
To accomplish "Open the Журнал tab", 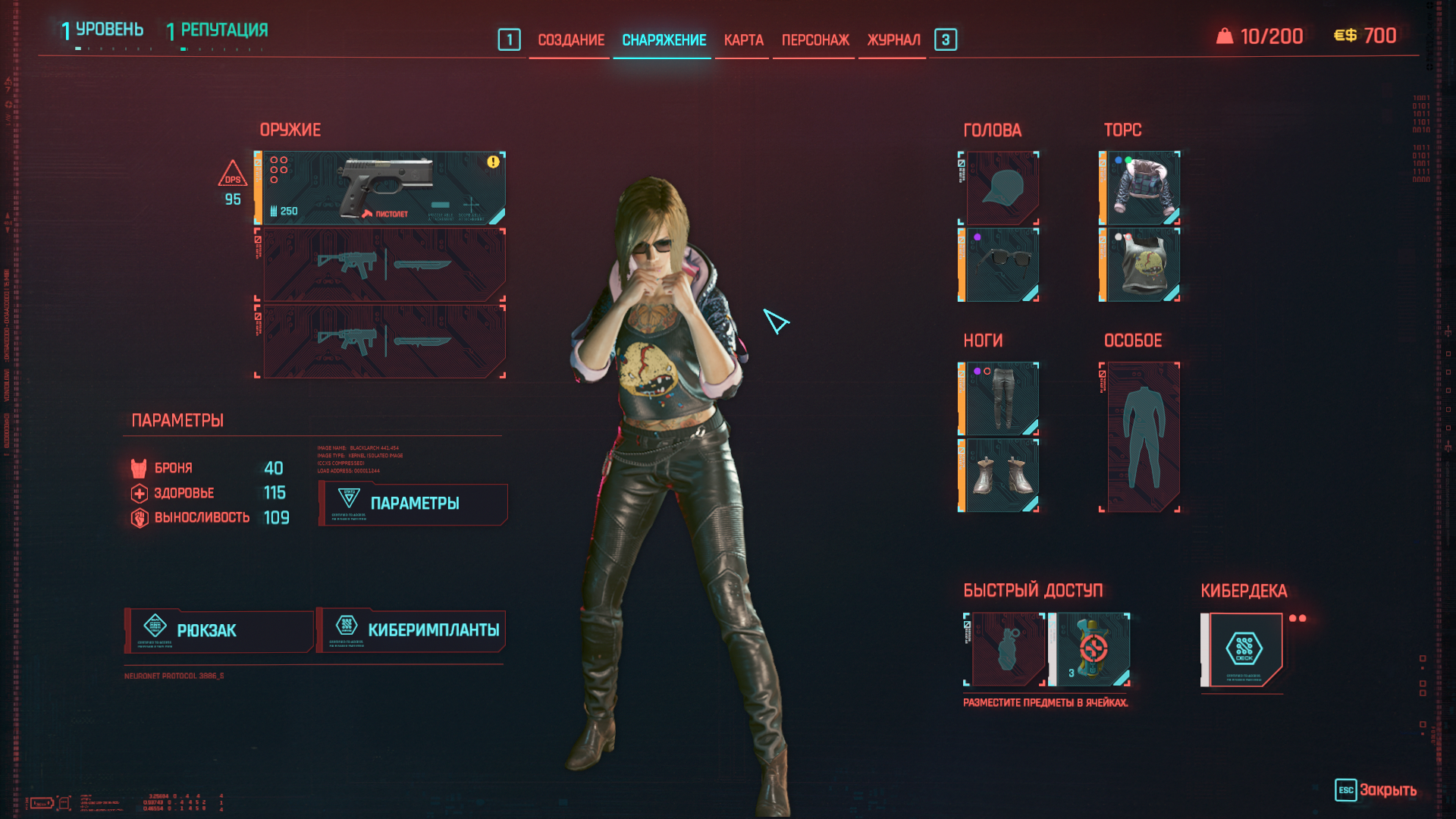I will [893, 40].
